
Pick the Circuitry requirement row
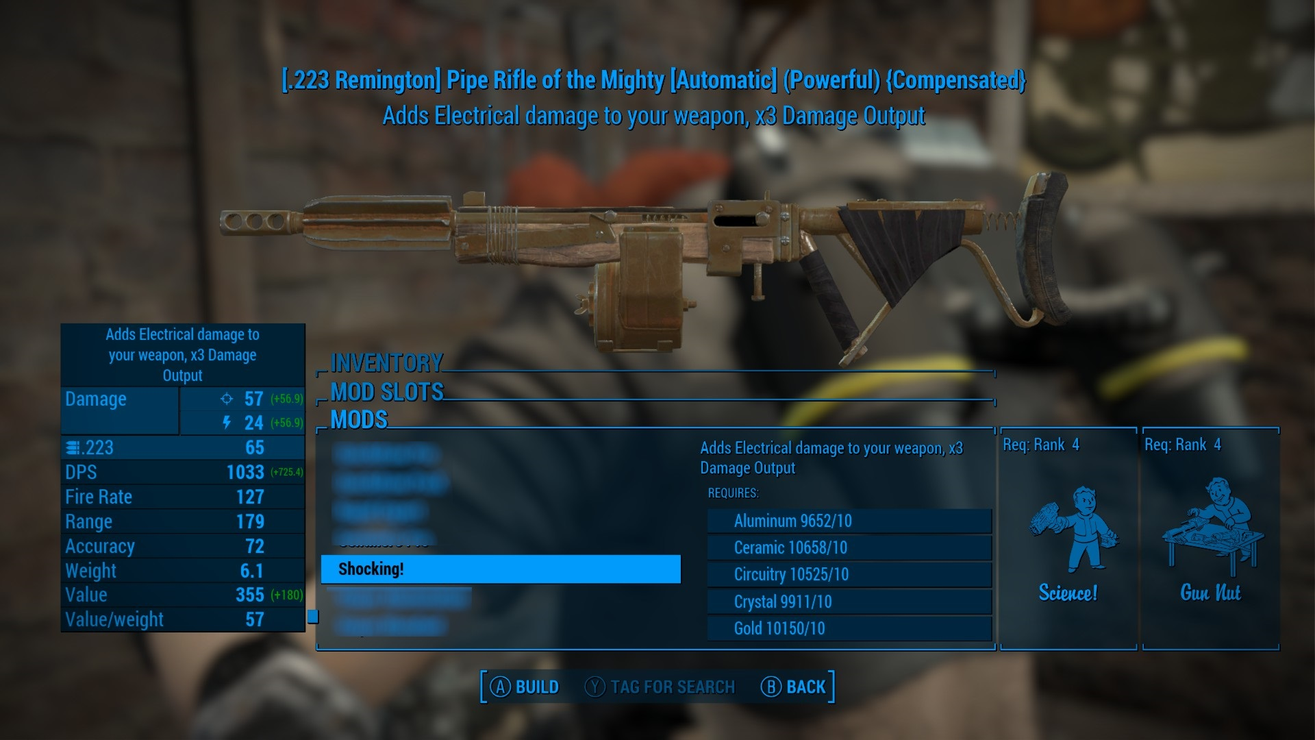(849, 575)
